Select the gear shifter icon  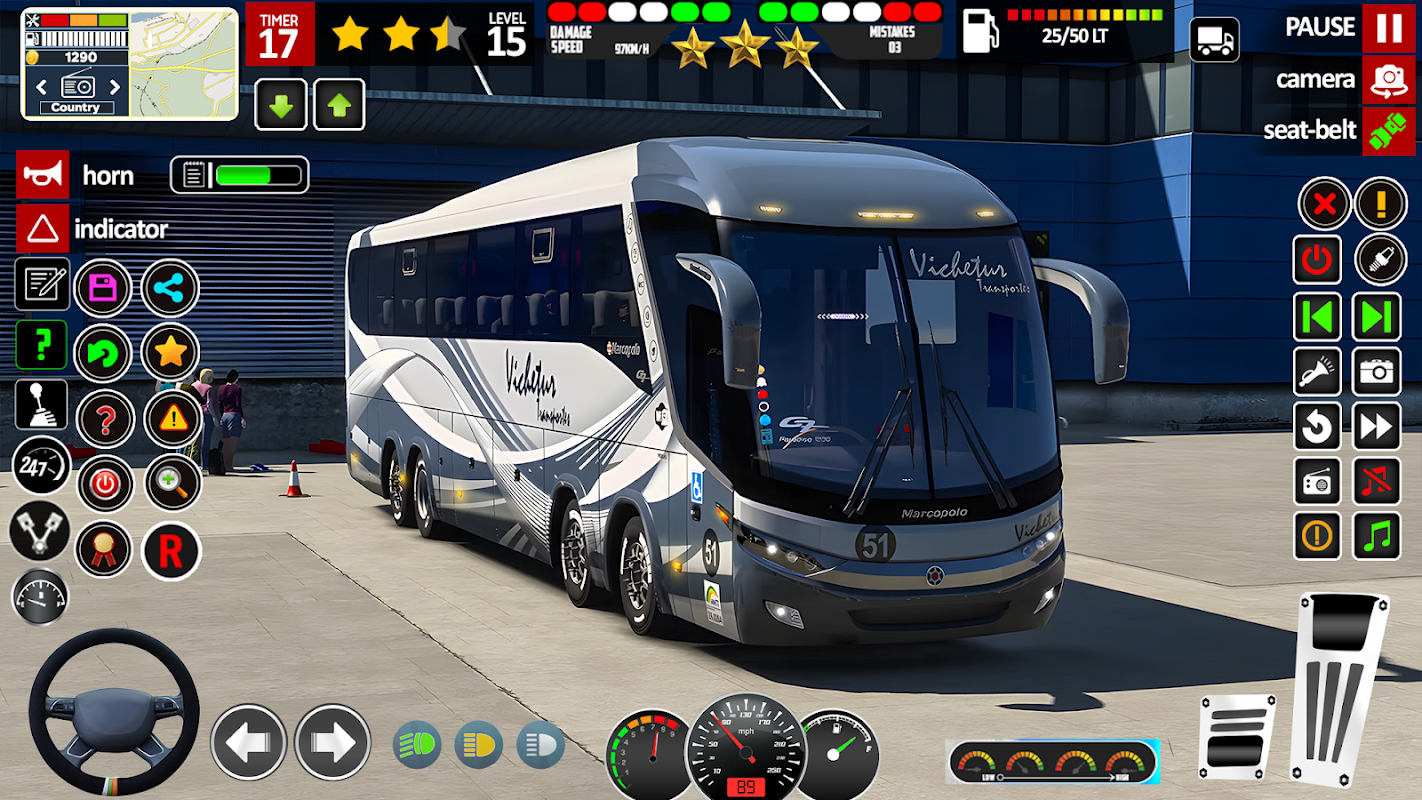point(42,404)
